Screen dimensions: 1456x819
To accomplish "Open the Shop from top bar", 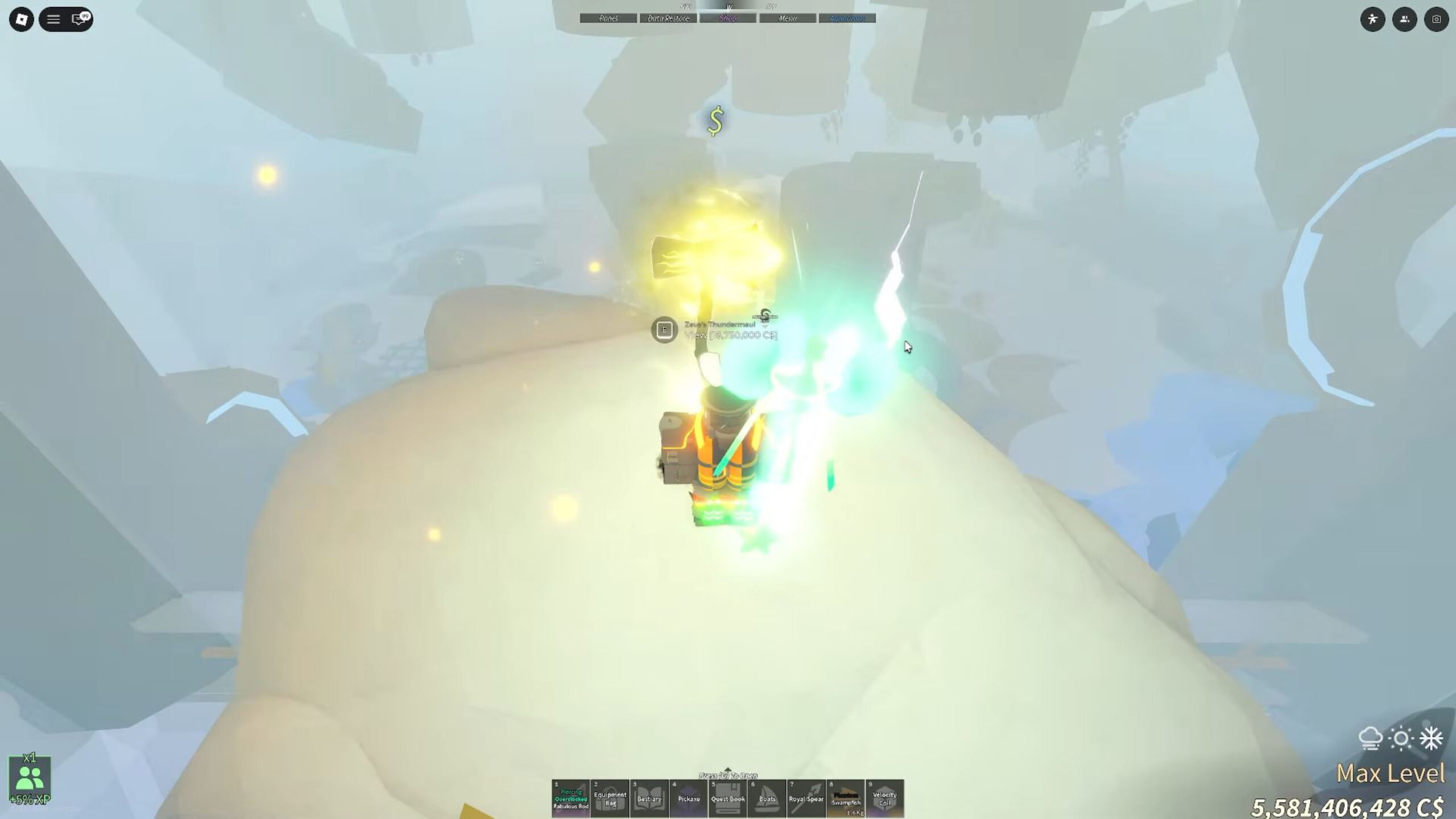I will point(728,18).
